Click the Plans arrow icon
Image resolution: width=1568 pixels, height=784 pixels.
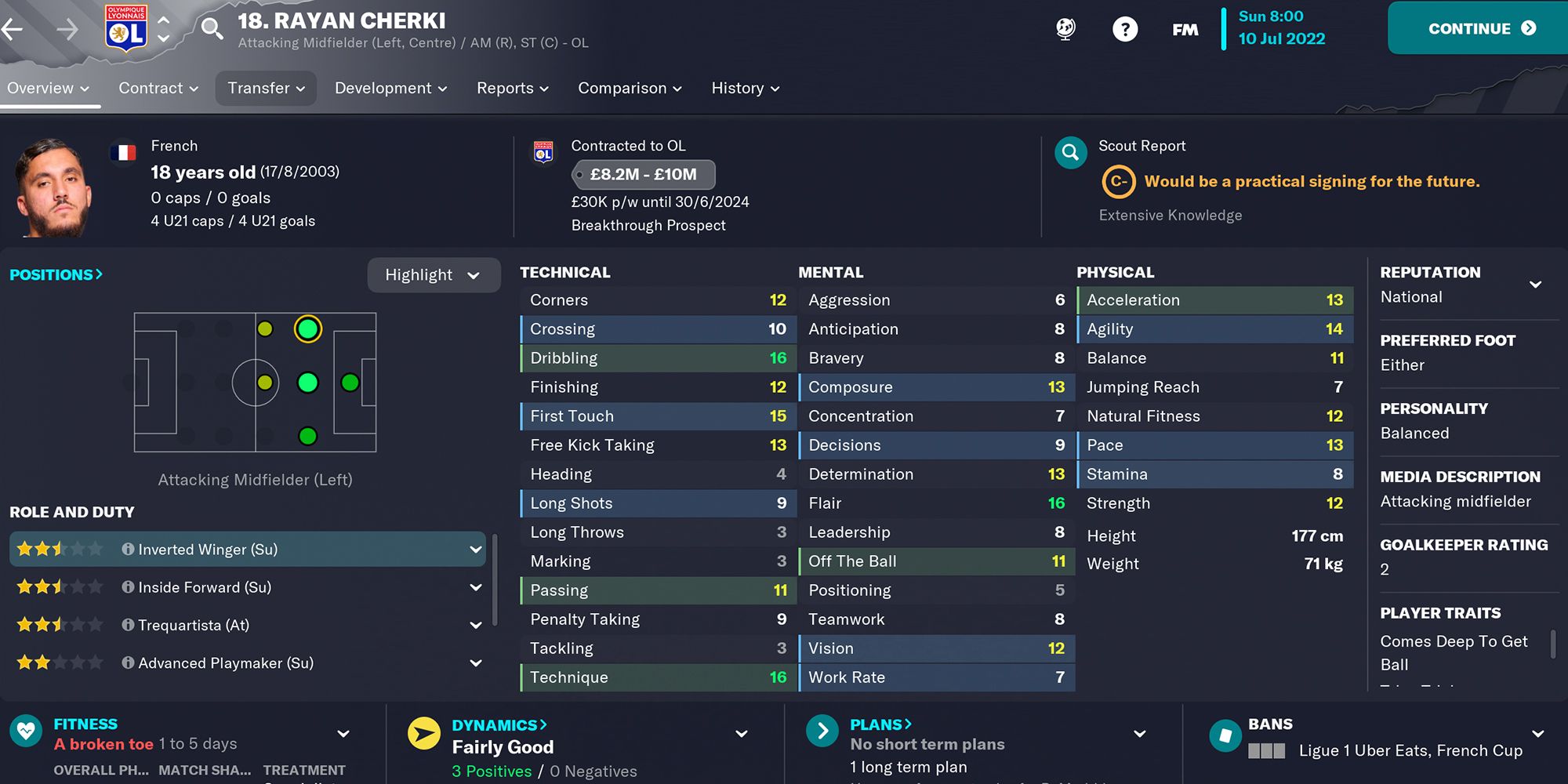click(x=821, y=731)
